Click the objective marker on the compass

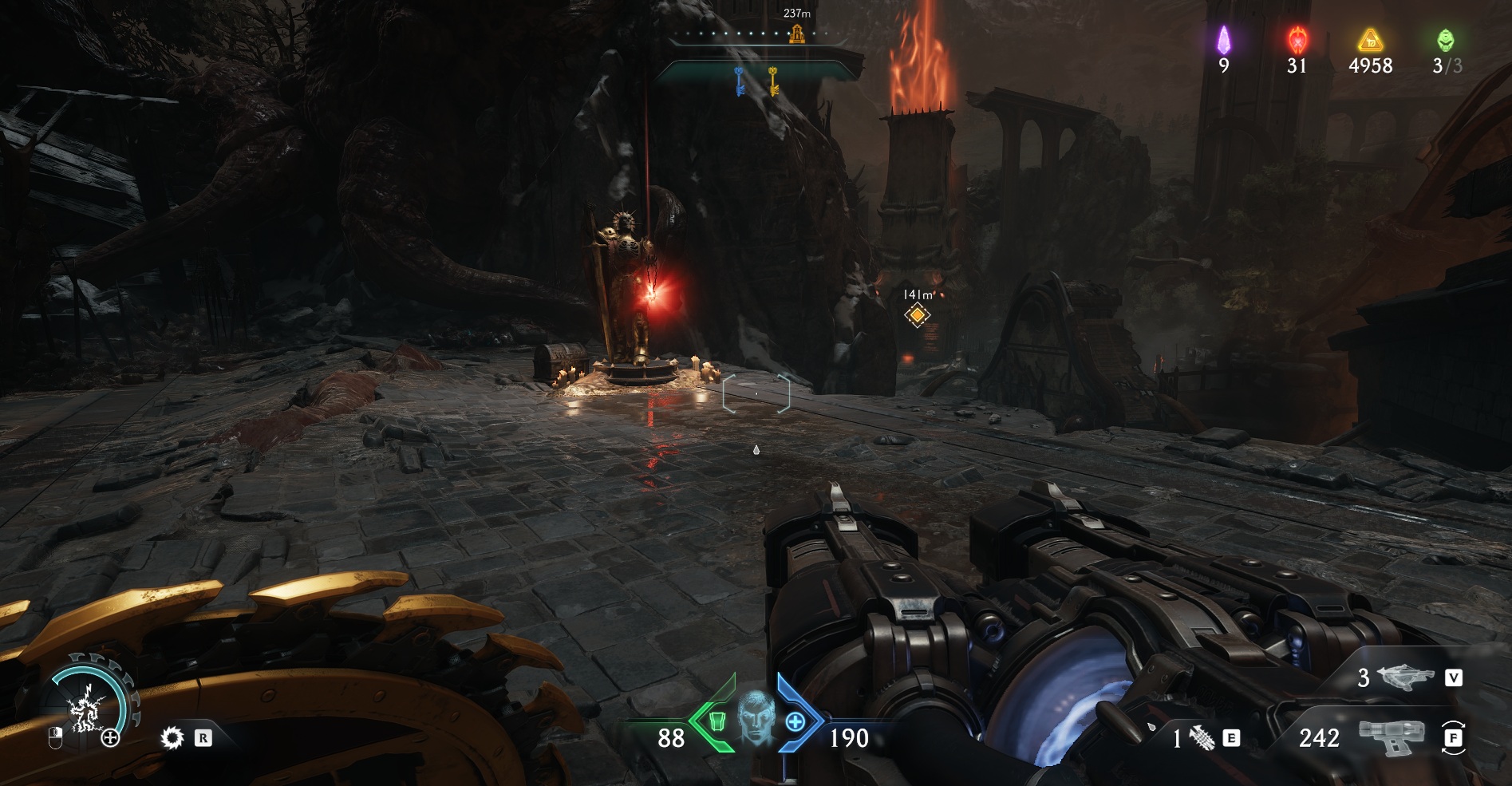(796, 34)
